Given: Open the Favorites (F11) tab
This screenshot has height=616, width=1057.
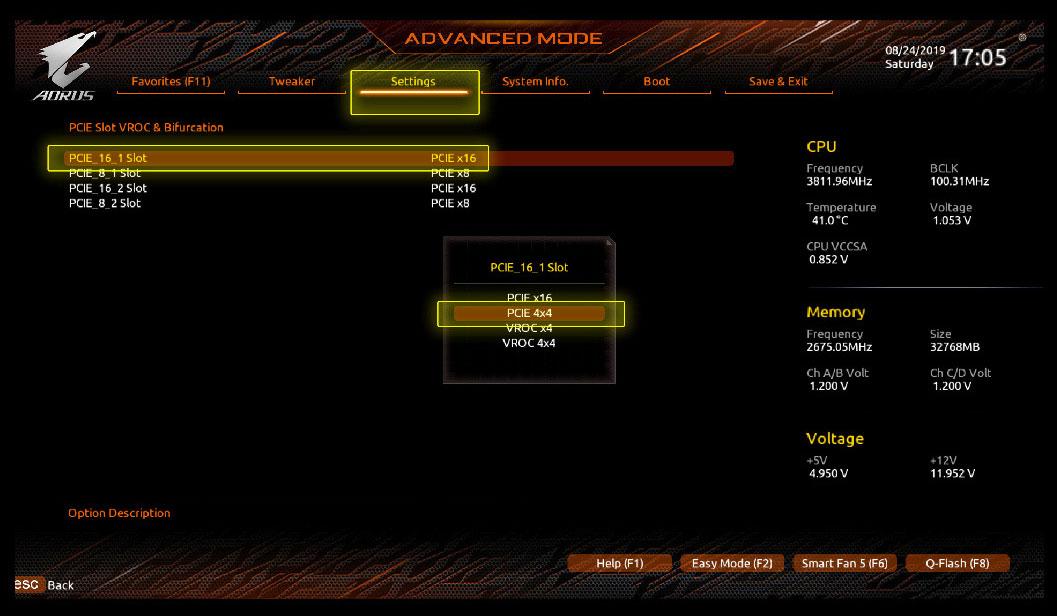Looking at the screenshot, I should click(x=171, y=82).
